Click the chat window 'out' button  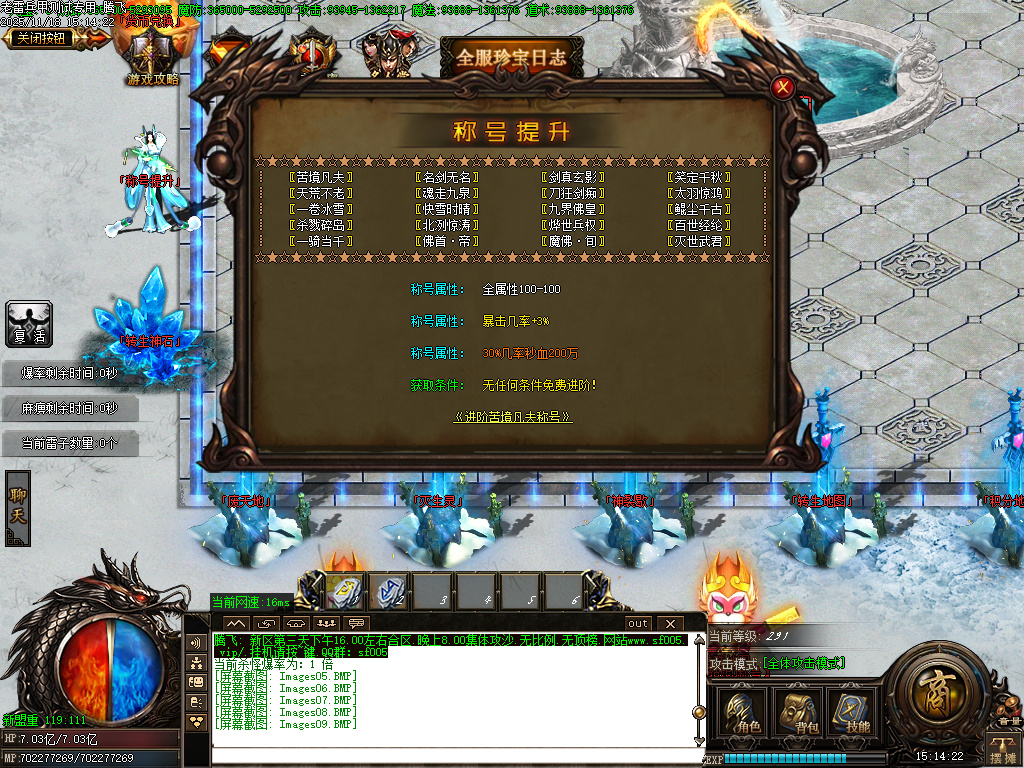638,624
